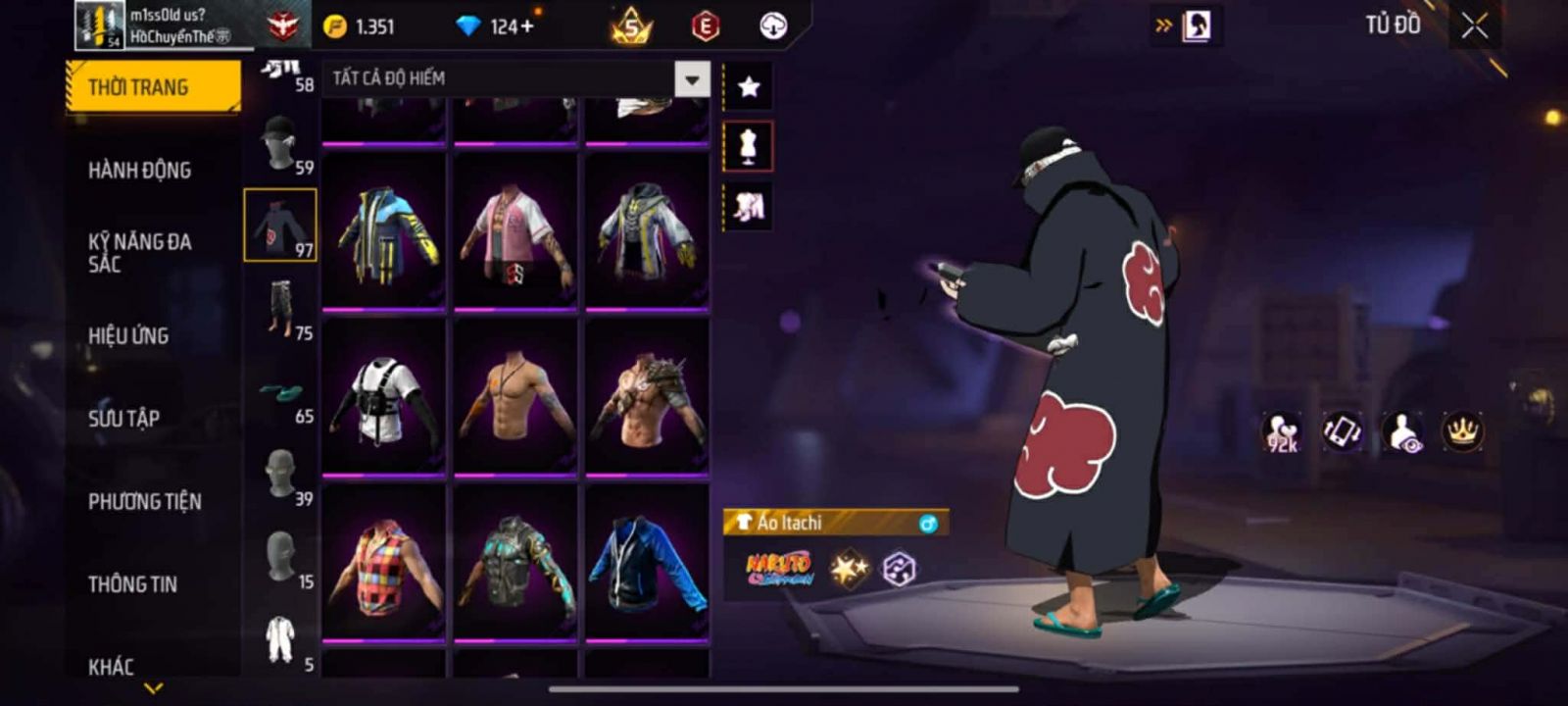1568x706 pixels.
Task: Show the Phương Tiện tab
Action: [x=144, y=502]
